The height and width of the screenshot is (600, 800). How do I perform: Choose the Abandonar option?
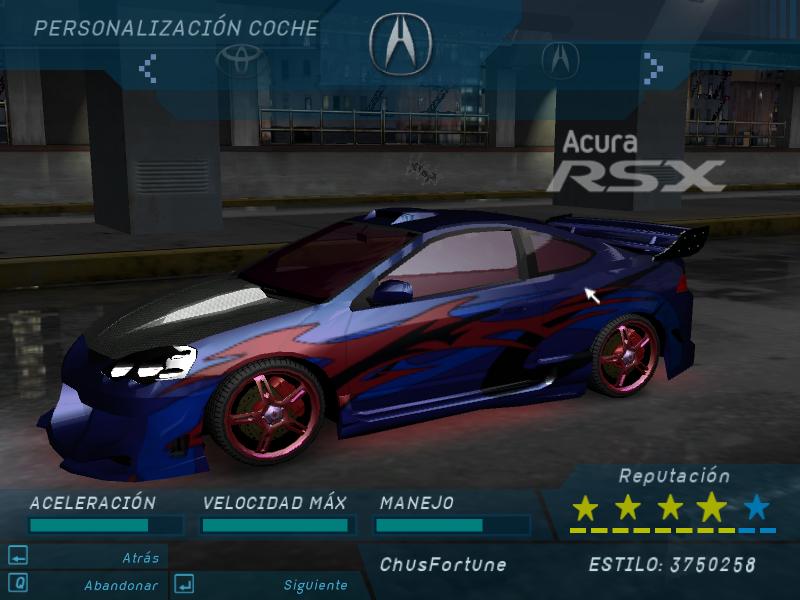(120, 585)
